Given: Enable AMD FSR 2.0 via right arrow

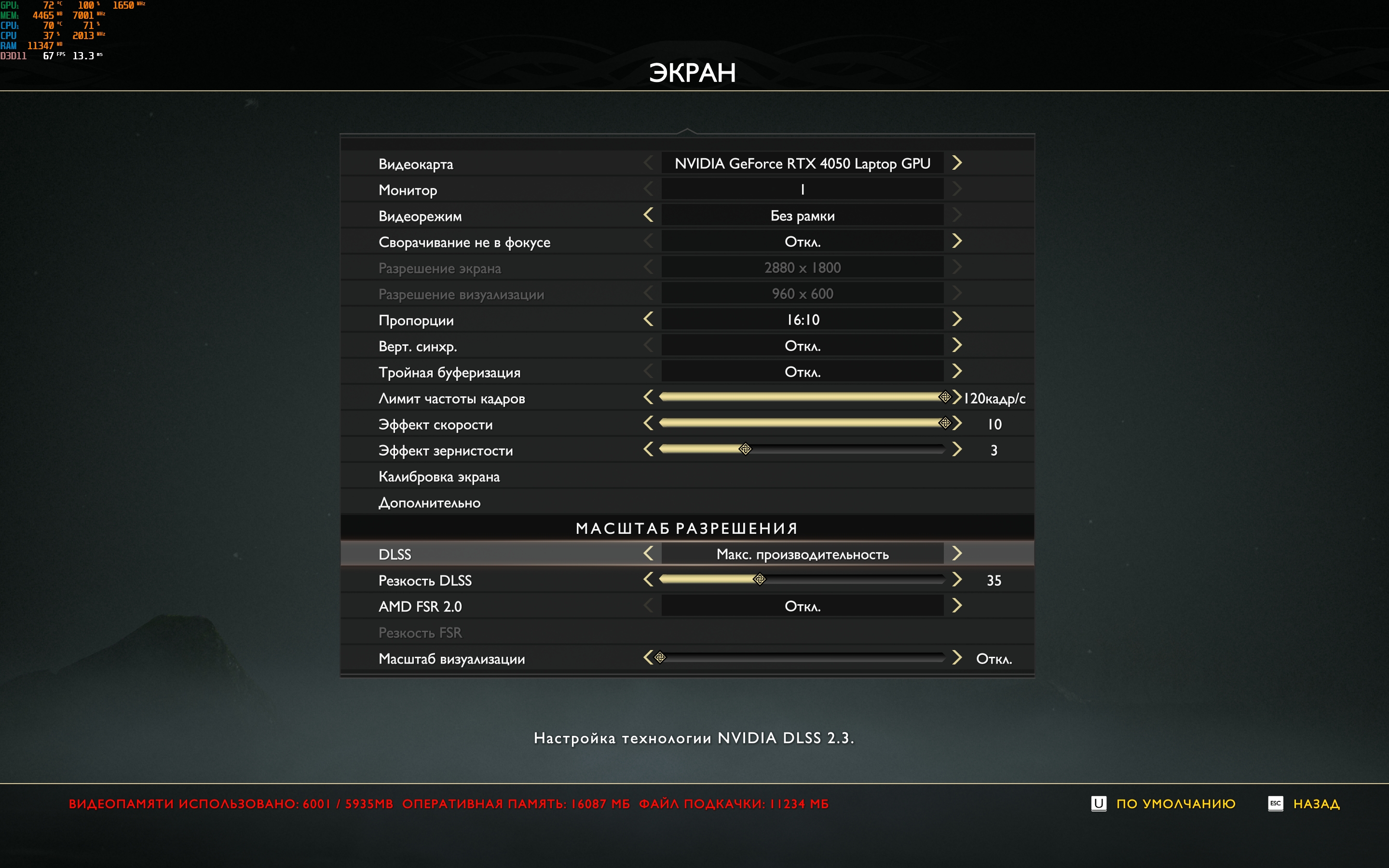Looking at the screenshot, I should [x=957, y=606].
